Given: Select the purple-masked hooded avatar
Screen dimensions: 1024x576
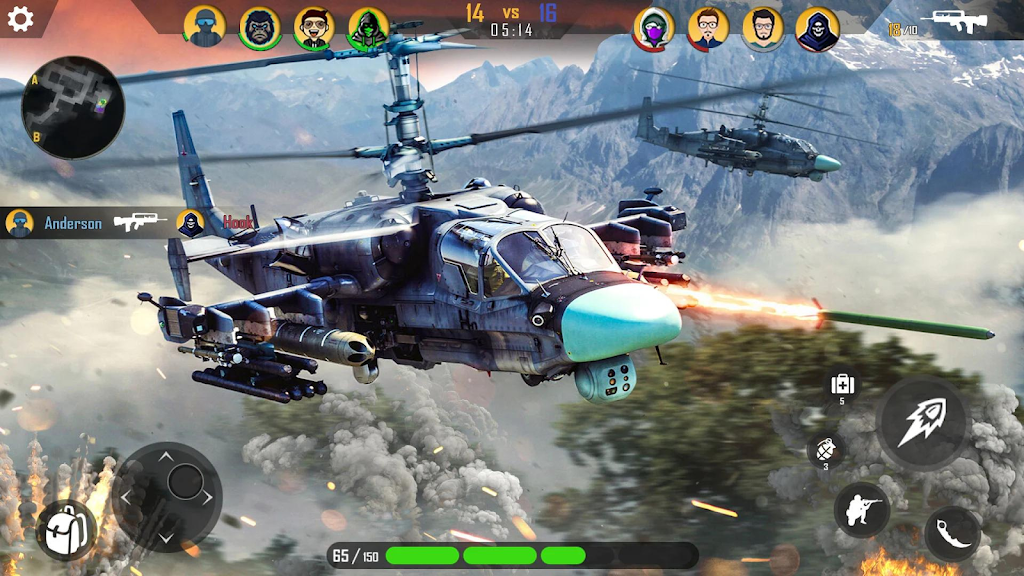Looking at the screenshot, I should (654, 28).
